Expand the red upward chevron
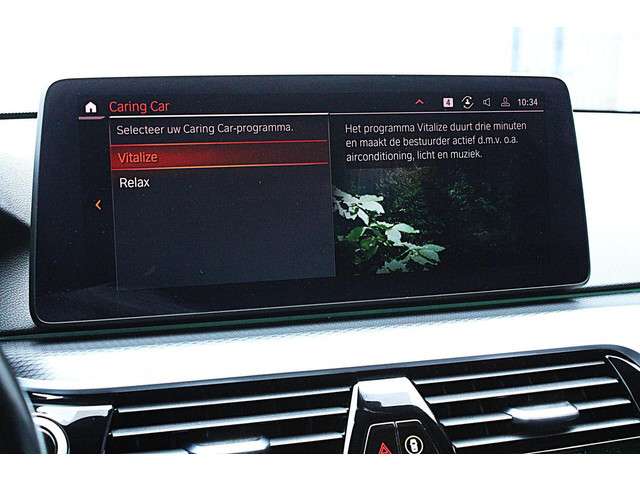 [418, 102]
